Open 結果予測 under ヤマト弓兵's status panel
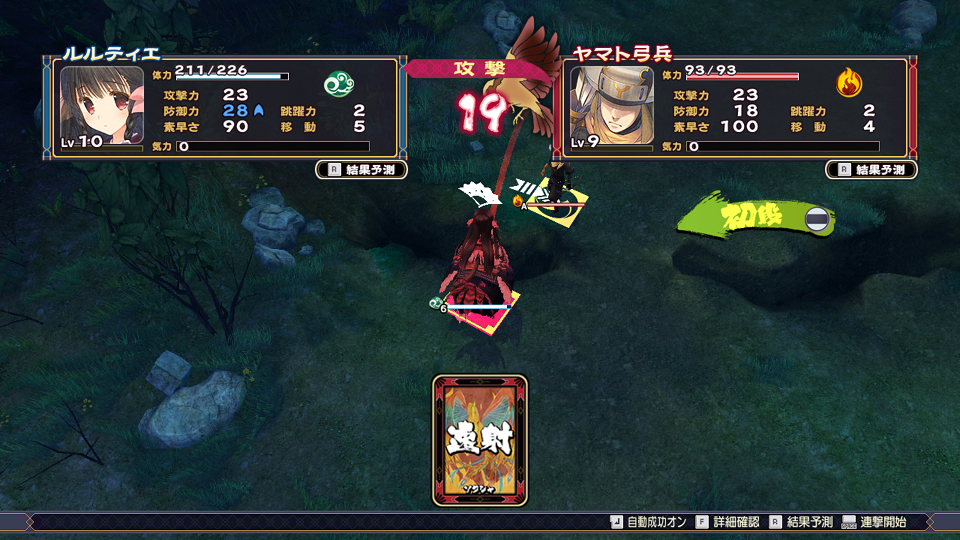 tap(871, 169)
